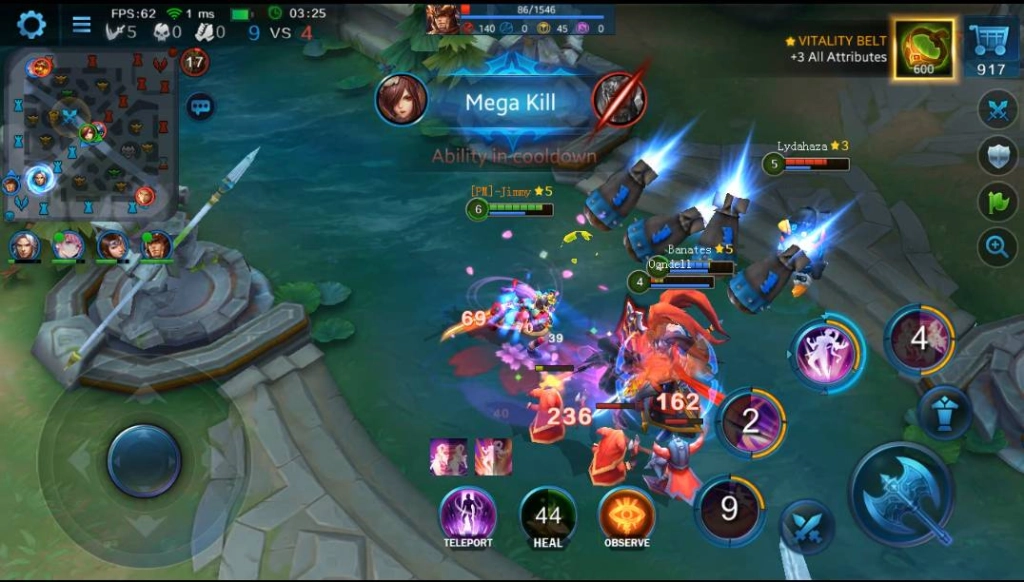Image resolution: width=1024 pixels, height=582 pixels.
Task: Select the white-haired ally portrait
Action: click(x=25, y=245)
